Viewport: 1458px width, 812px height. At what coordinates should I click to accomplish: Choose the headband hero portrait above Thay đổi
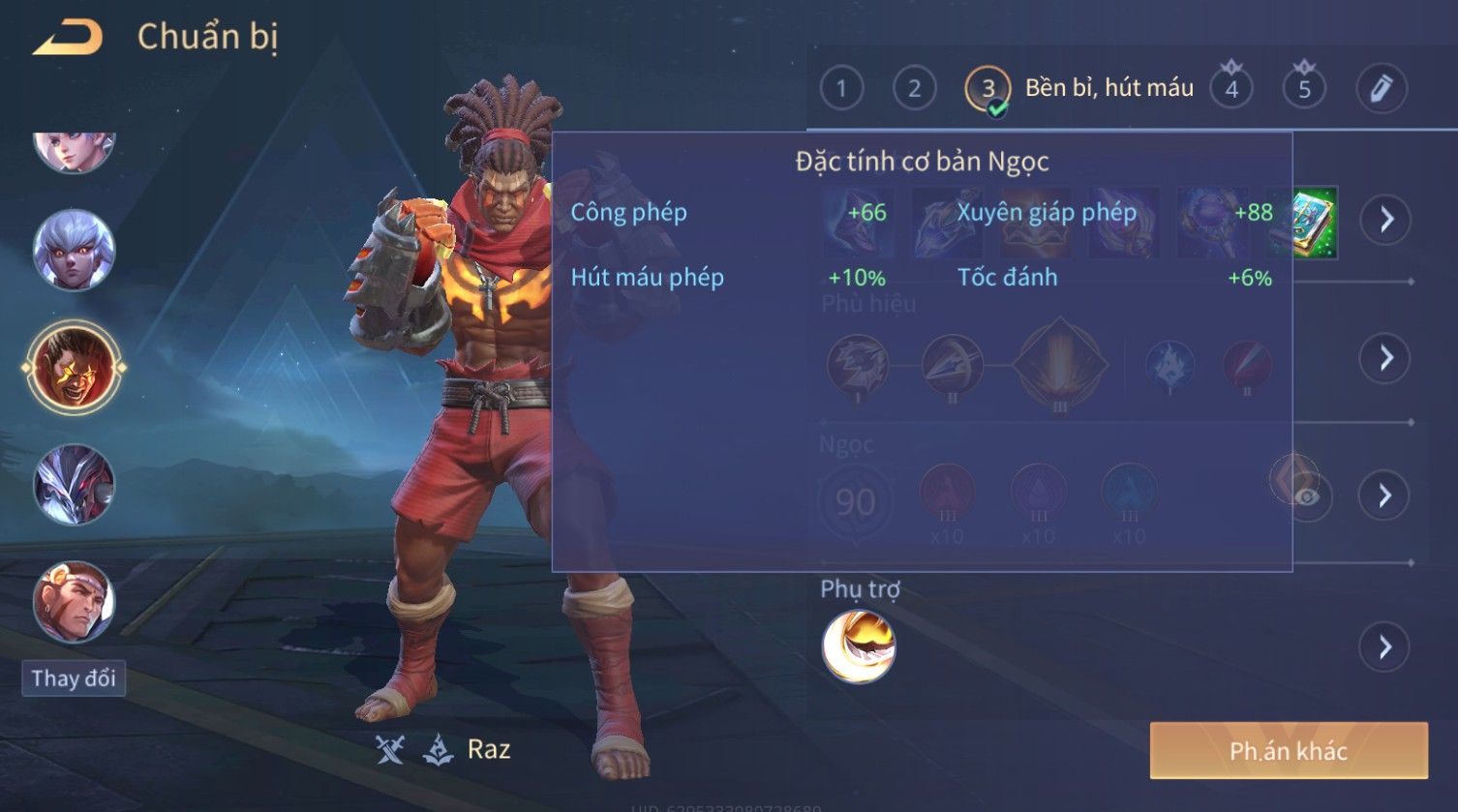click(74, 602)
